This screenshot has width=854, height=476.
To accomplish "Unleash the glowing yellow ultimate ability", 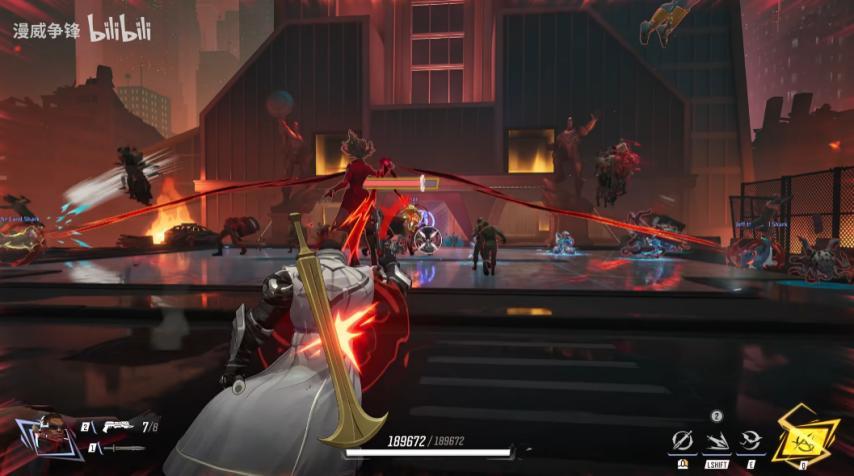I will pos(803,437).
